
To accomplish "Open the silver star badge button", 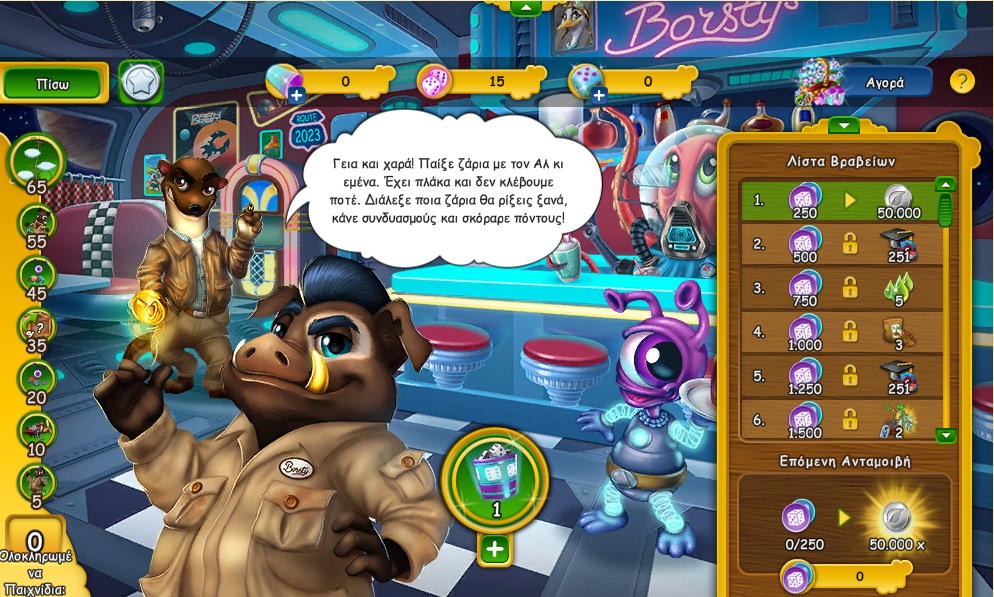I will point(141,83).
